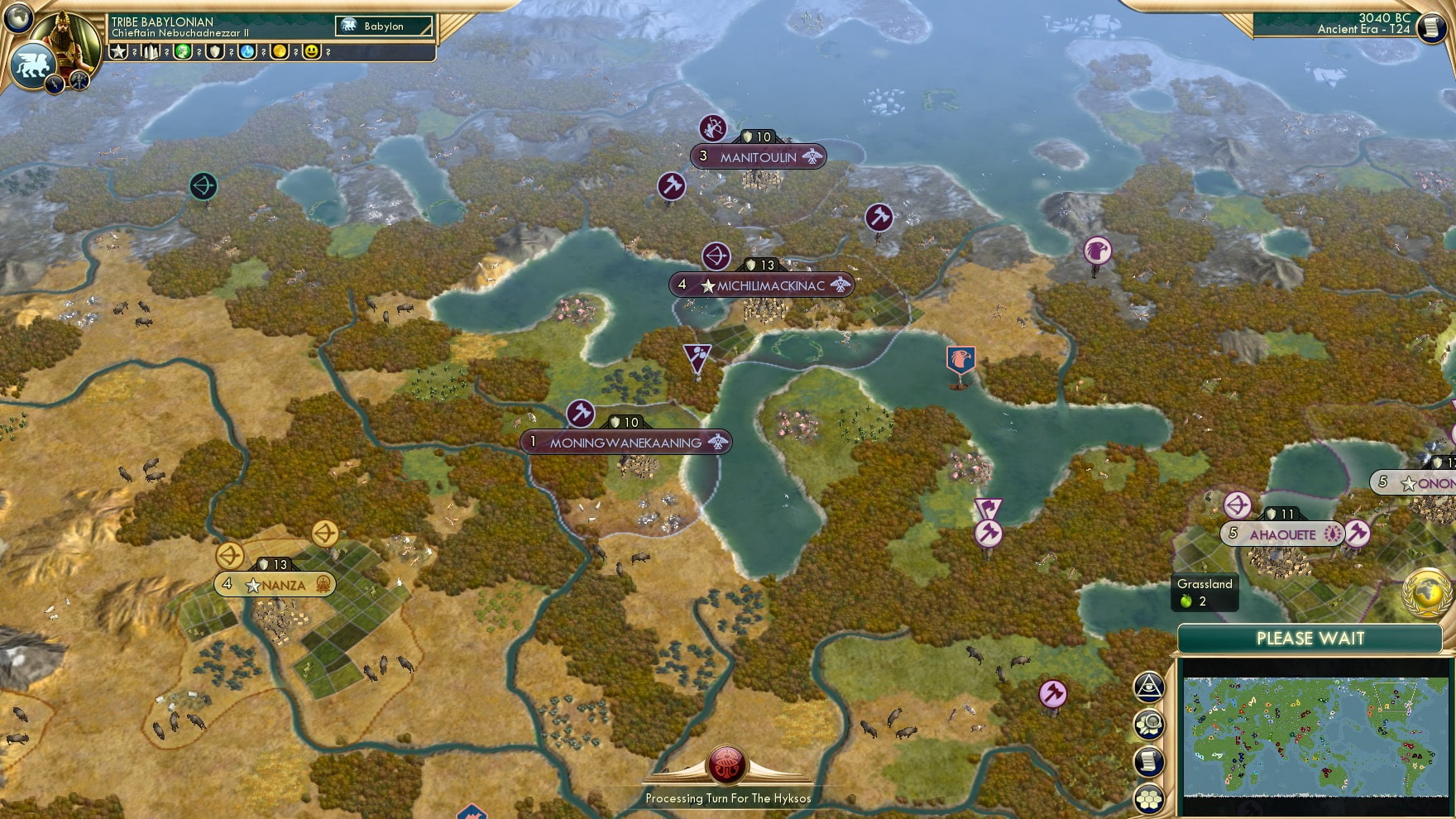Toggle the science flask indicator

click(x=247, y=53)
